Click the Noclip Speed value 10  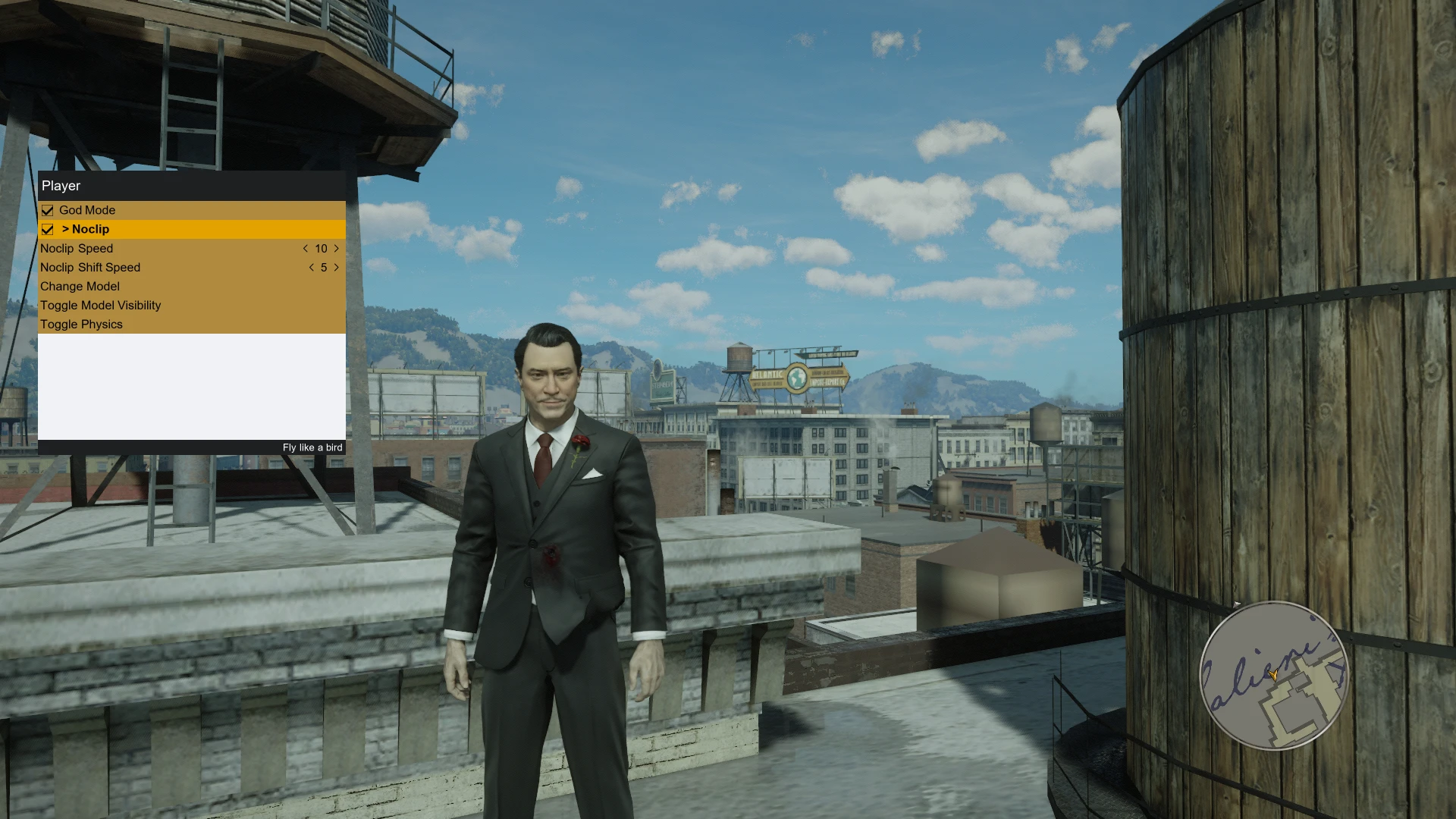click(321, 248)
